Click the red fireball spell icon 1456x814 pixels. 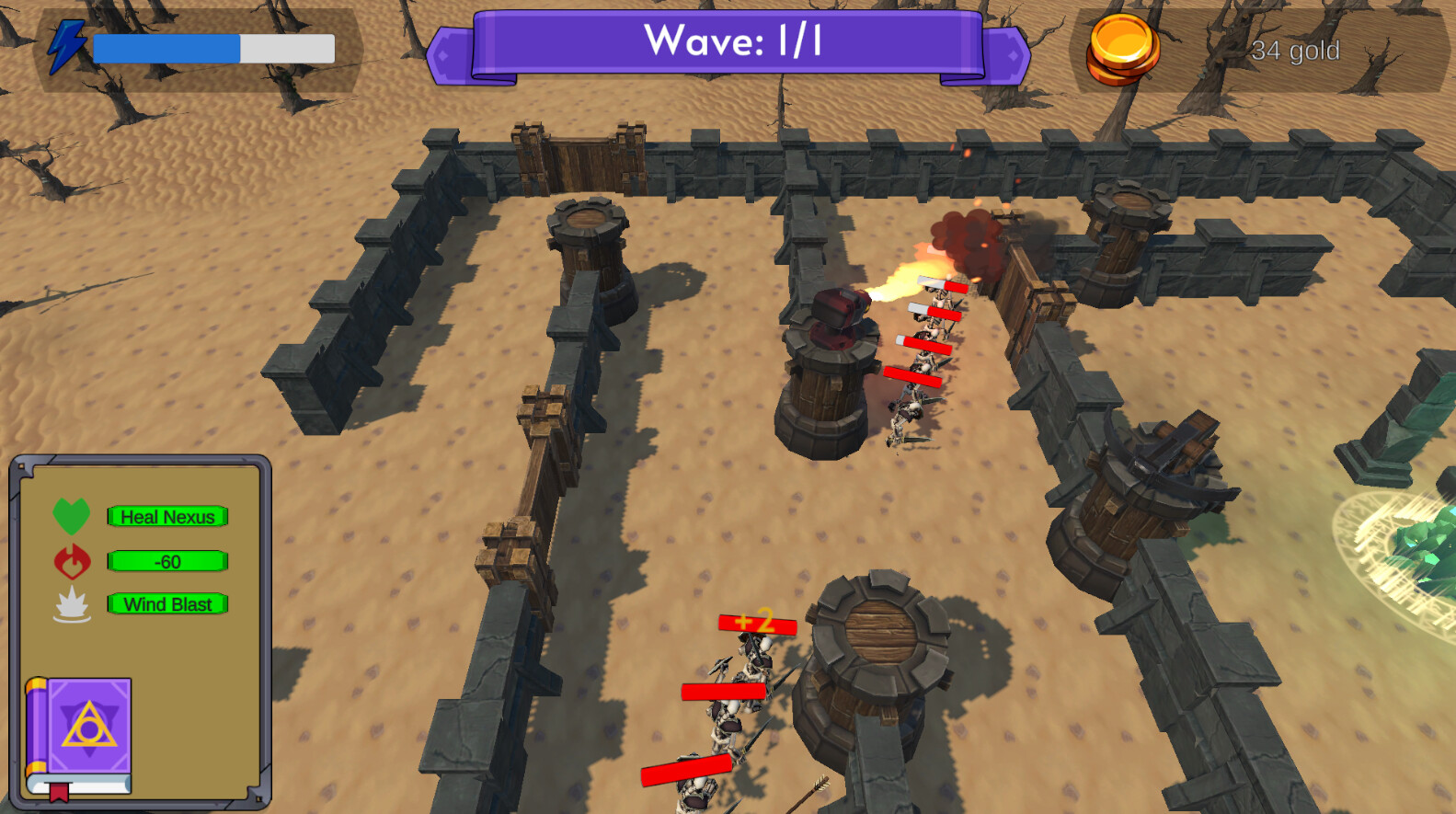pyautogui.click(x=72, y=561)
